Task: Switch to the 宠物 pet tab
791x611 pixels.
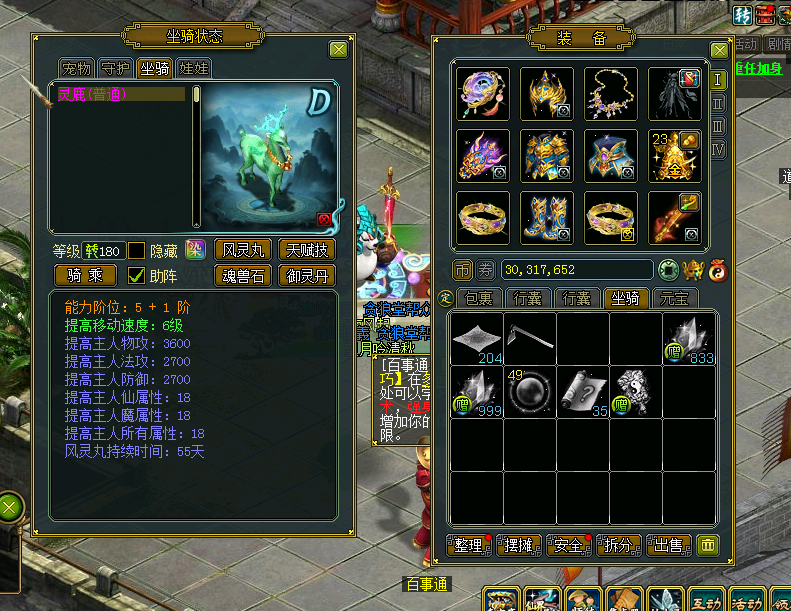Action: 77,68
